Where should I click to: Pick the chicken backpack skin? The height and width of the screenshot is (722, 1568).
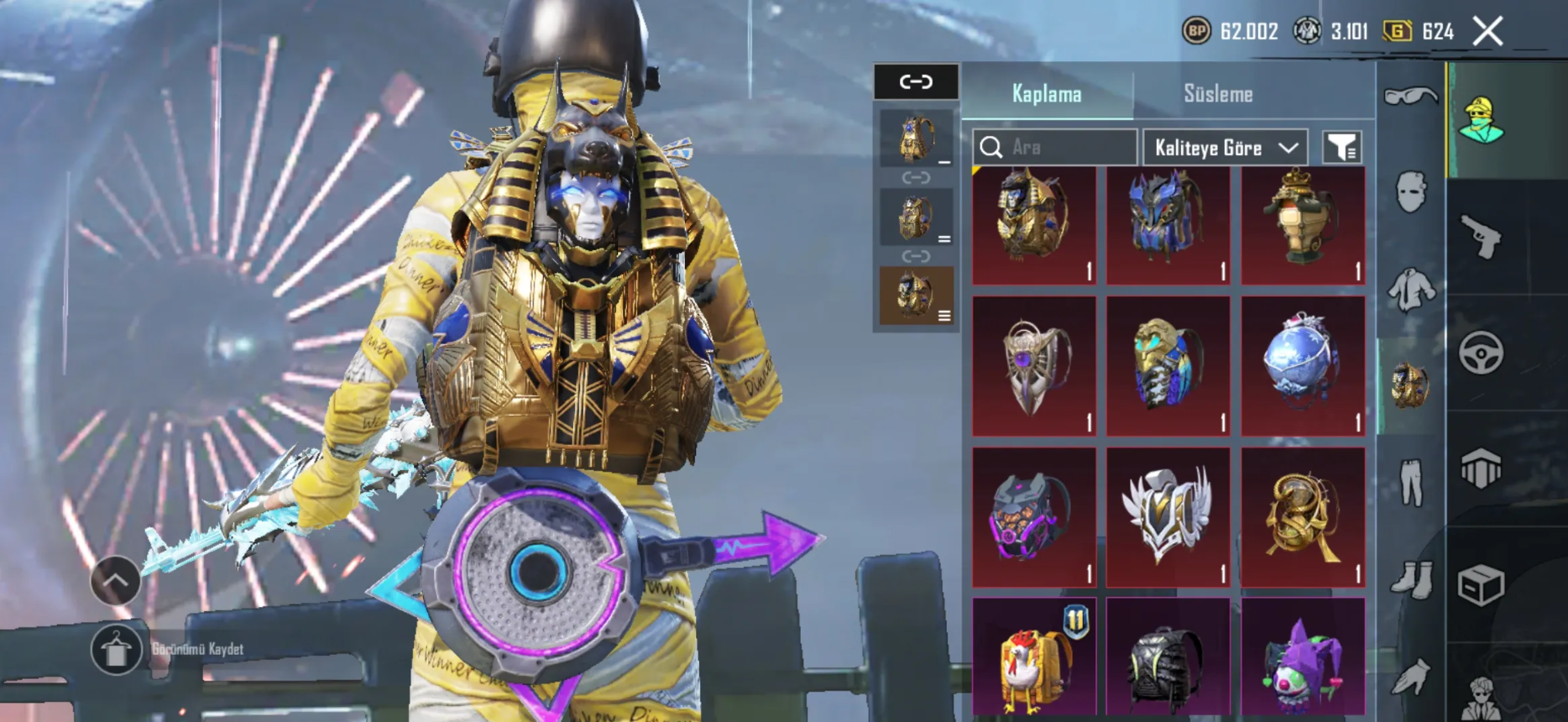[1034, 659]
